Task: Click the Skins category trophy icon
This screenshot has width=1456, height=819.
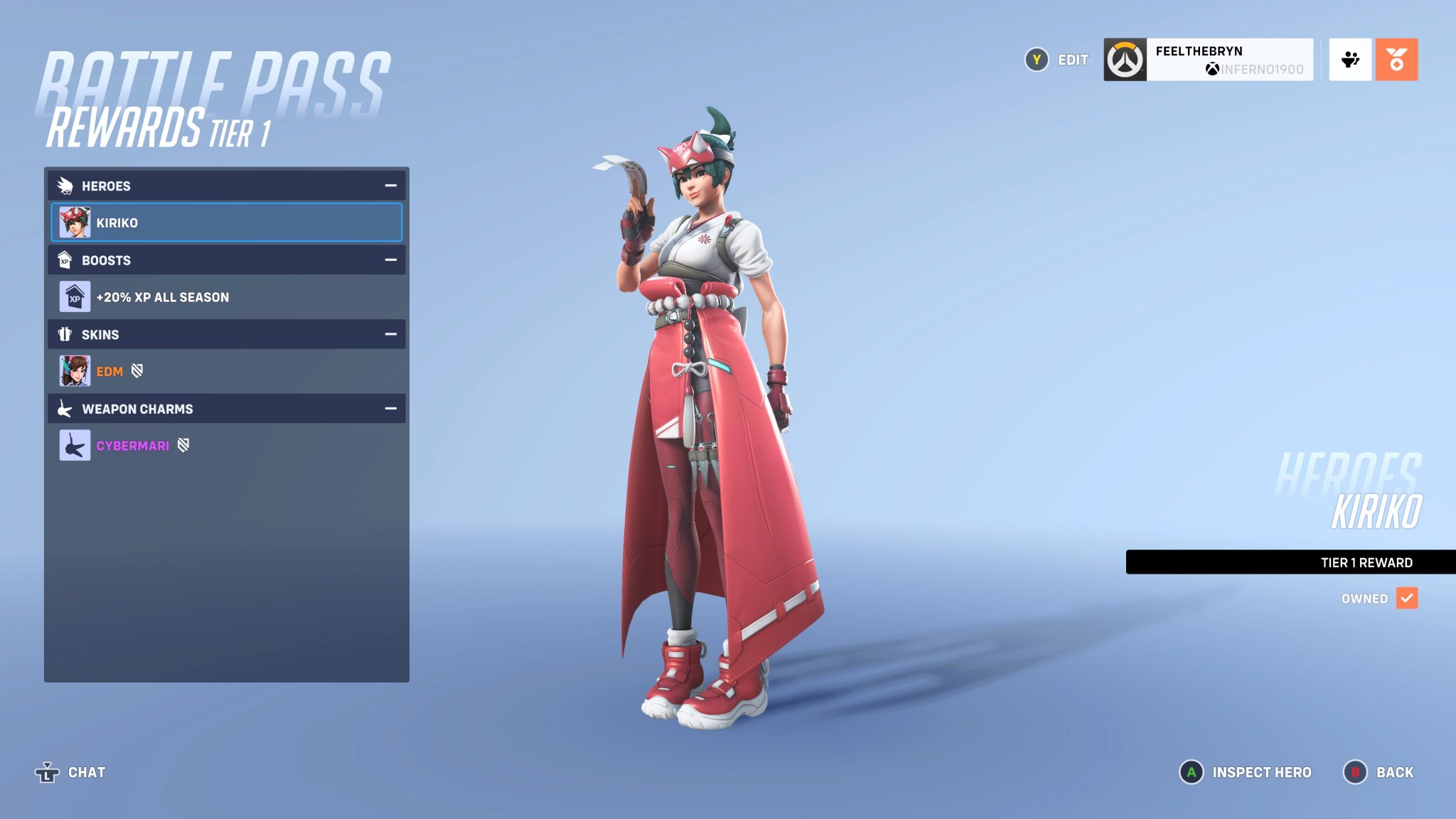Action: (65, 334)
